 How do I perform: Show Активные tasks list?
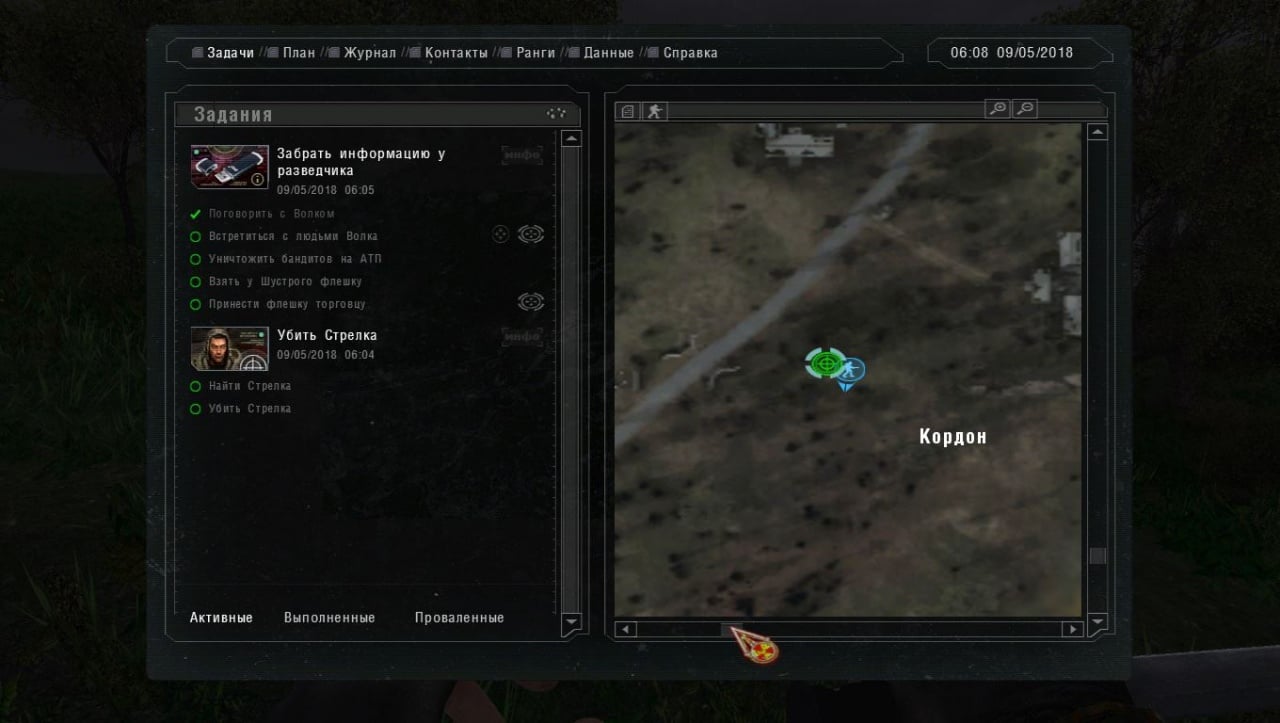(221, 618)
